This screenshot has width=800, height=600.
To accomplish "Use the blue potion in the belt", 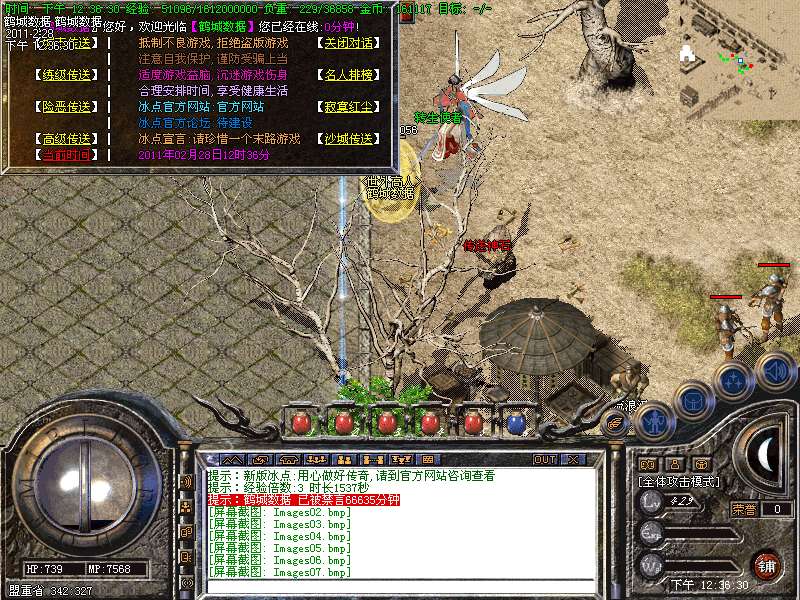I will pyautogui.click(x=516, y=423).
